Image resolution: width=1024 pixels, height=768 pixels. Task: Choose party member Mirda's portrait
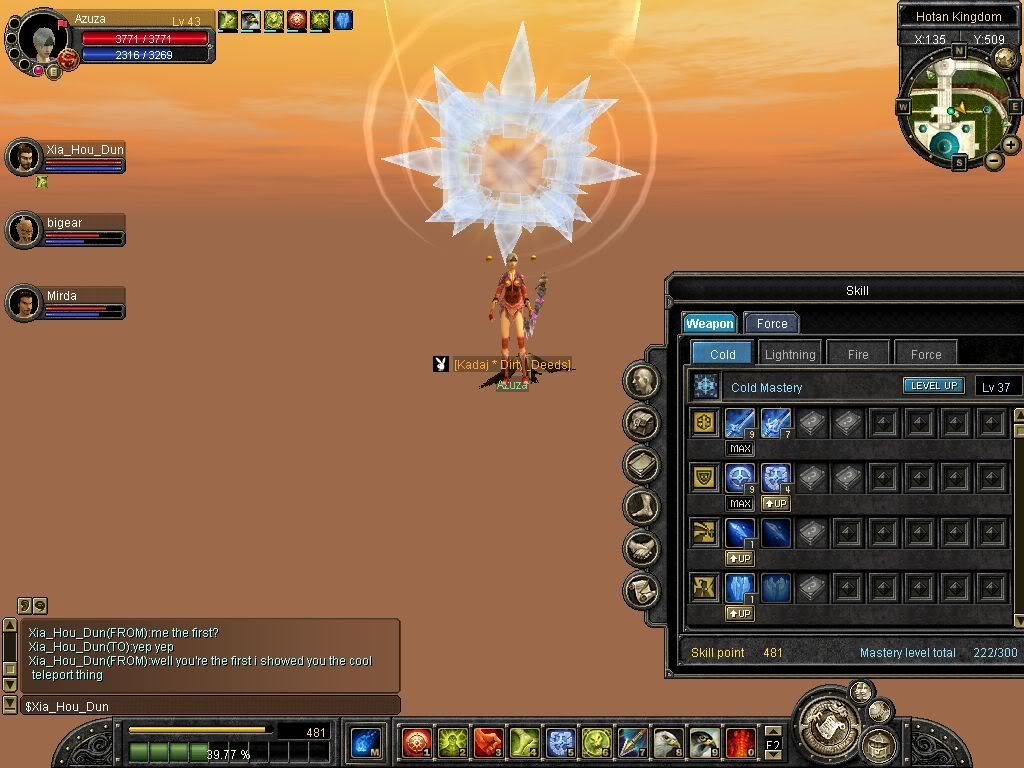22,302
